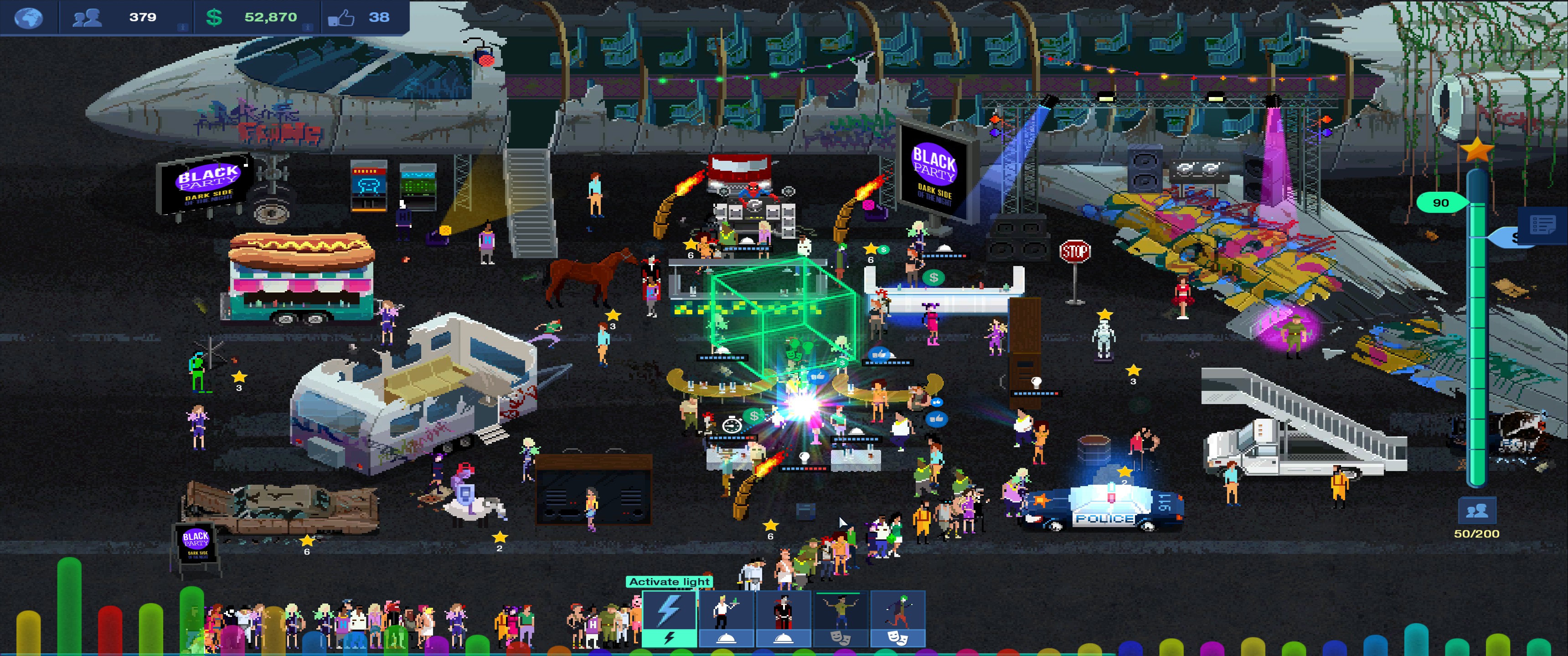Open the globe world map icon

click(29, 17)
